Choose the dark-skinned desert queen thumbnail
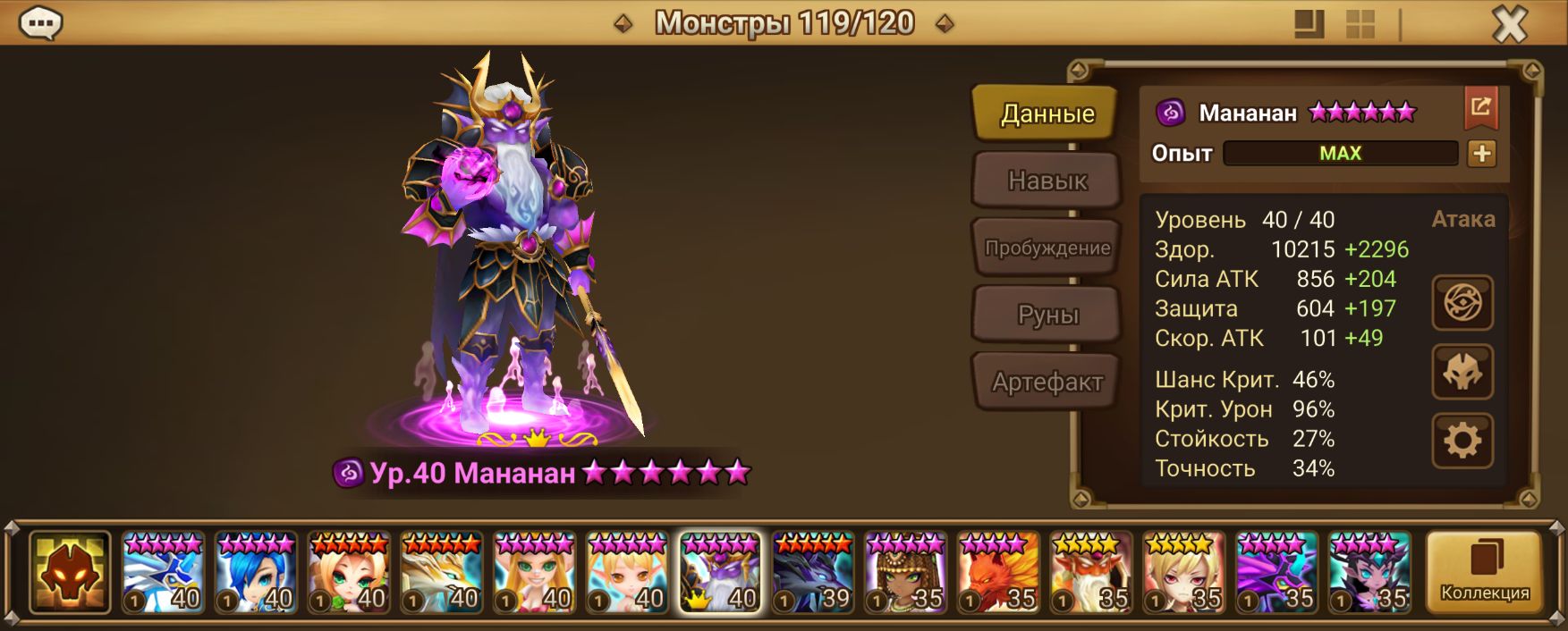The image size is (1568, 631). pyautogui.click(x=906, y=572)
